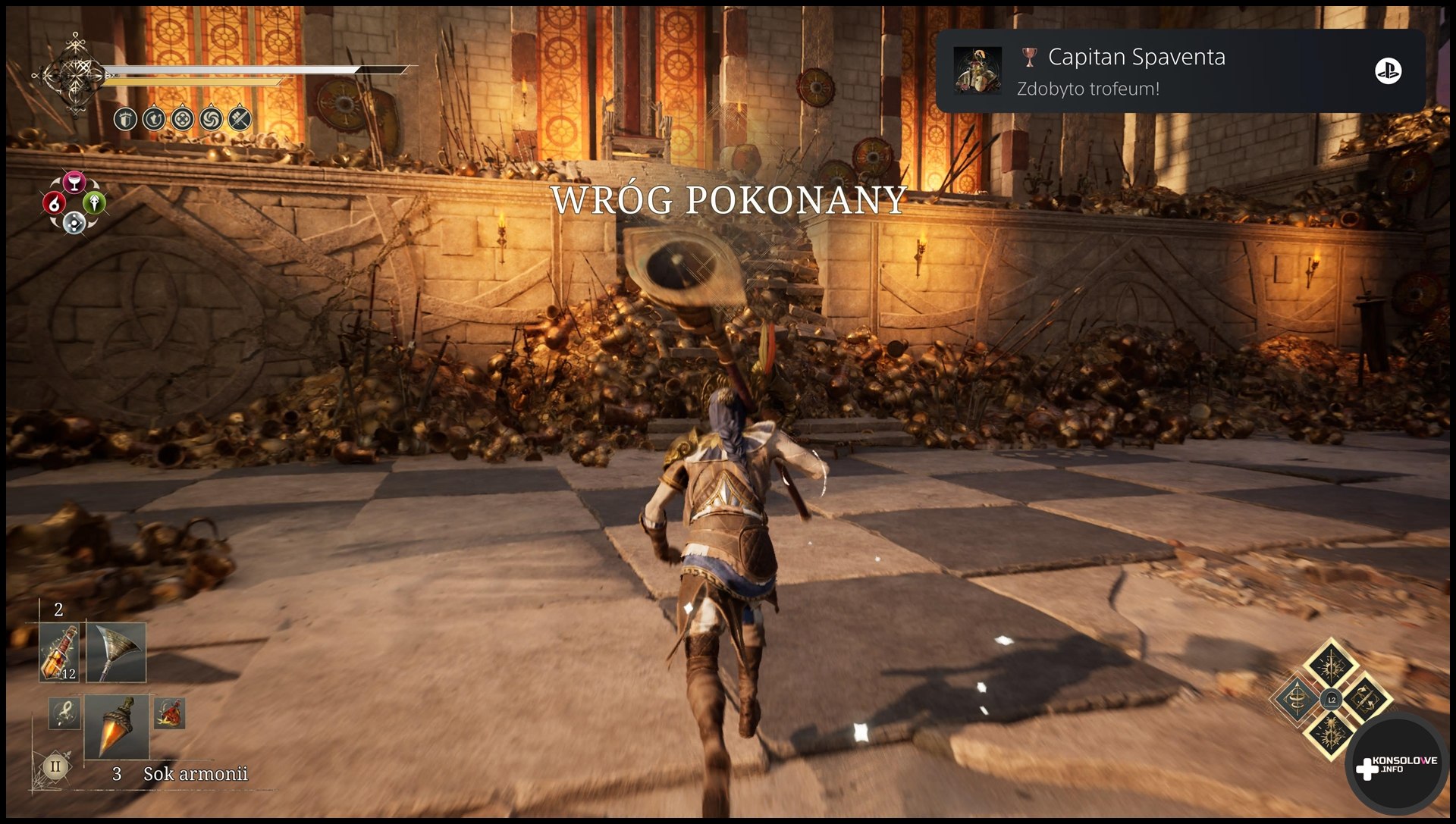
Task: Click the crowned shield buff icon
Action: [x=126, y=119]
